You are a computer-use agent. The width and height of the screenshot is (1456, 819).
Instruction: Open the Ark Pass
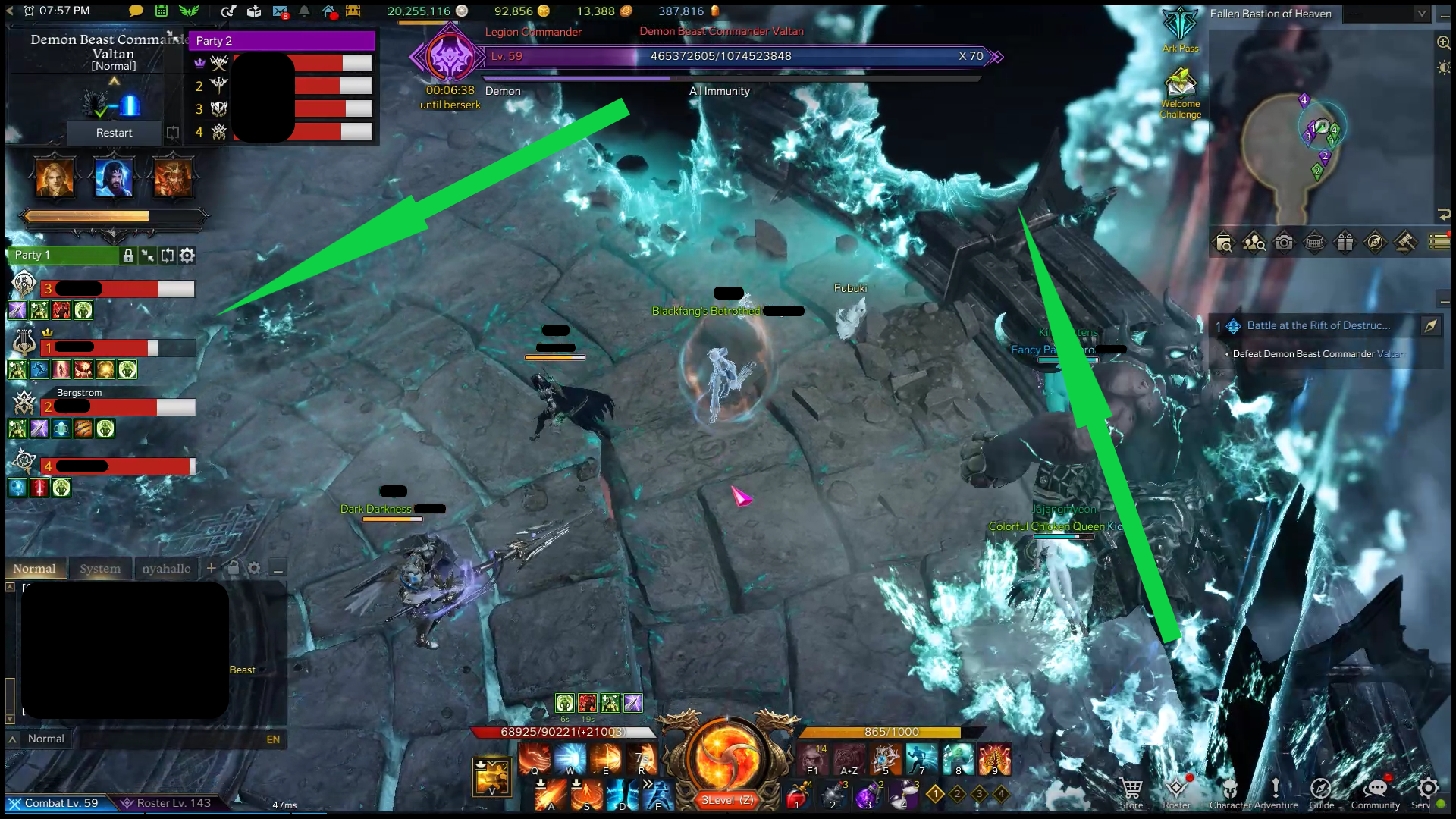pos(1180,29)
